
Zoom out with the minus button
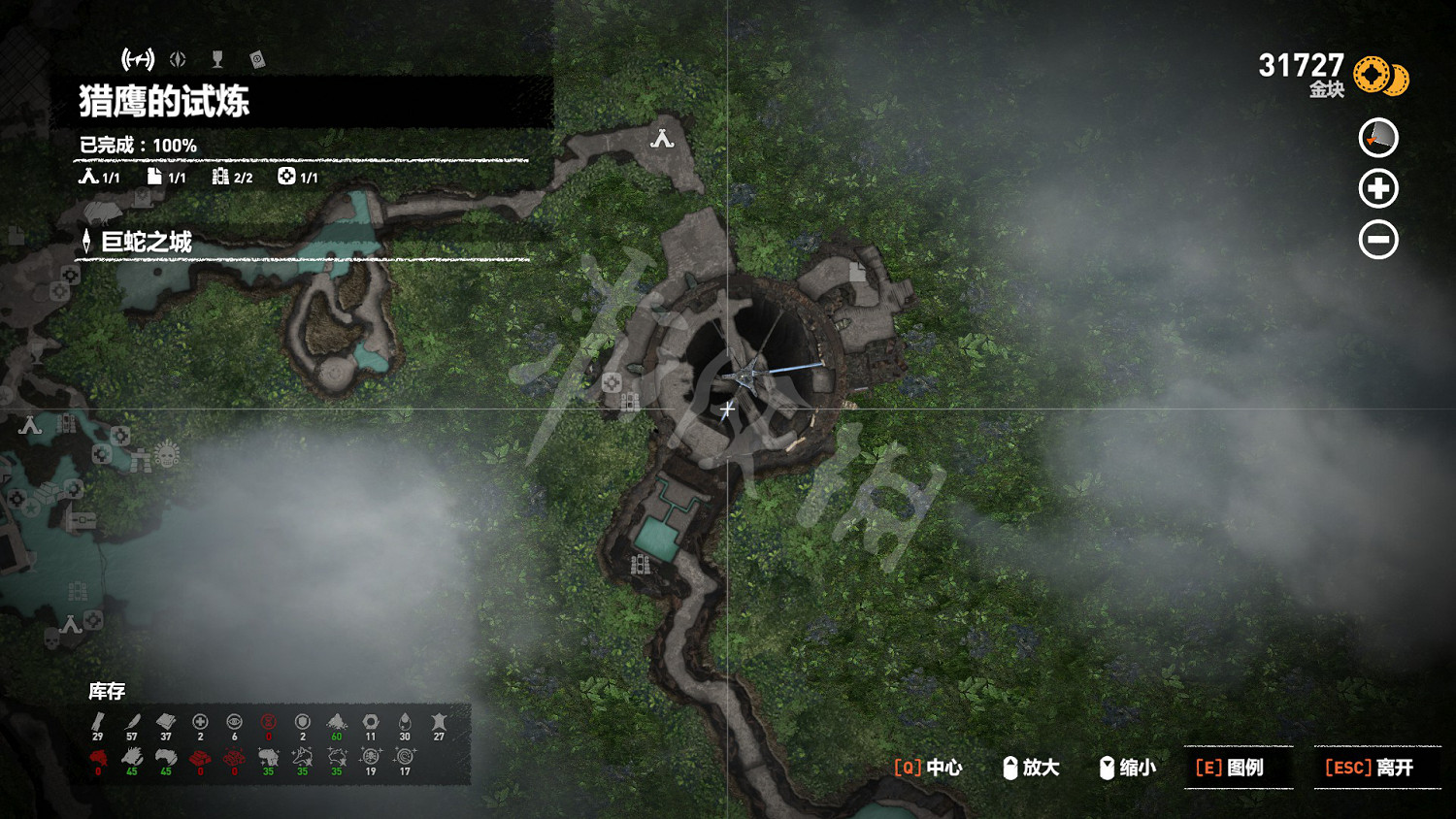point(1377,240)
